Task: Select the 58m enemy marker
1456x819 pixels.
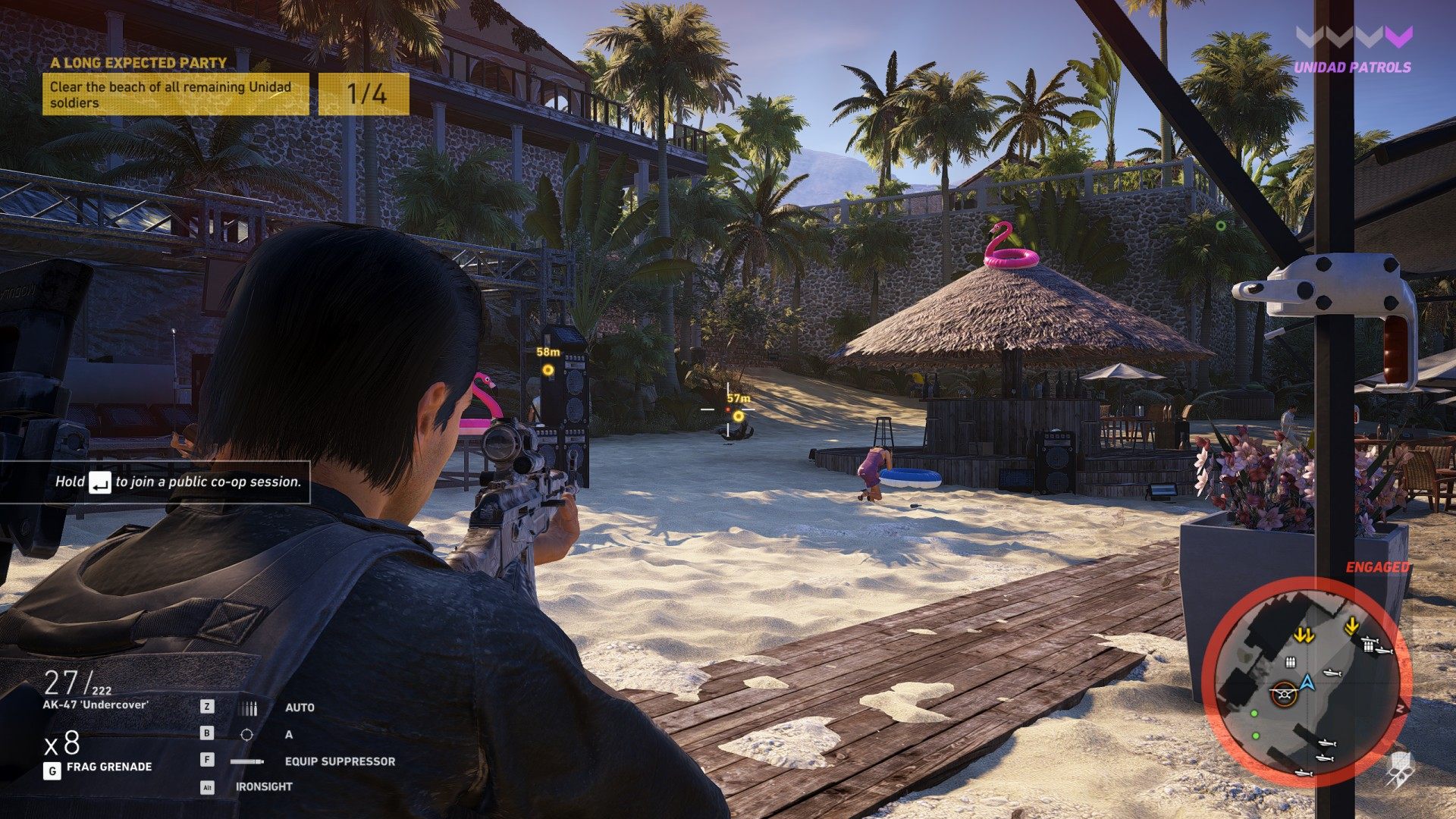Action: coord(548,370)
